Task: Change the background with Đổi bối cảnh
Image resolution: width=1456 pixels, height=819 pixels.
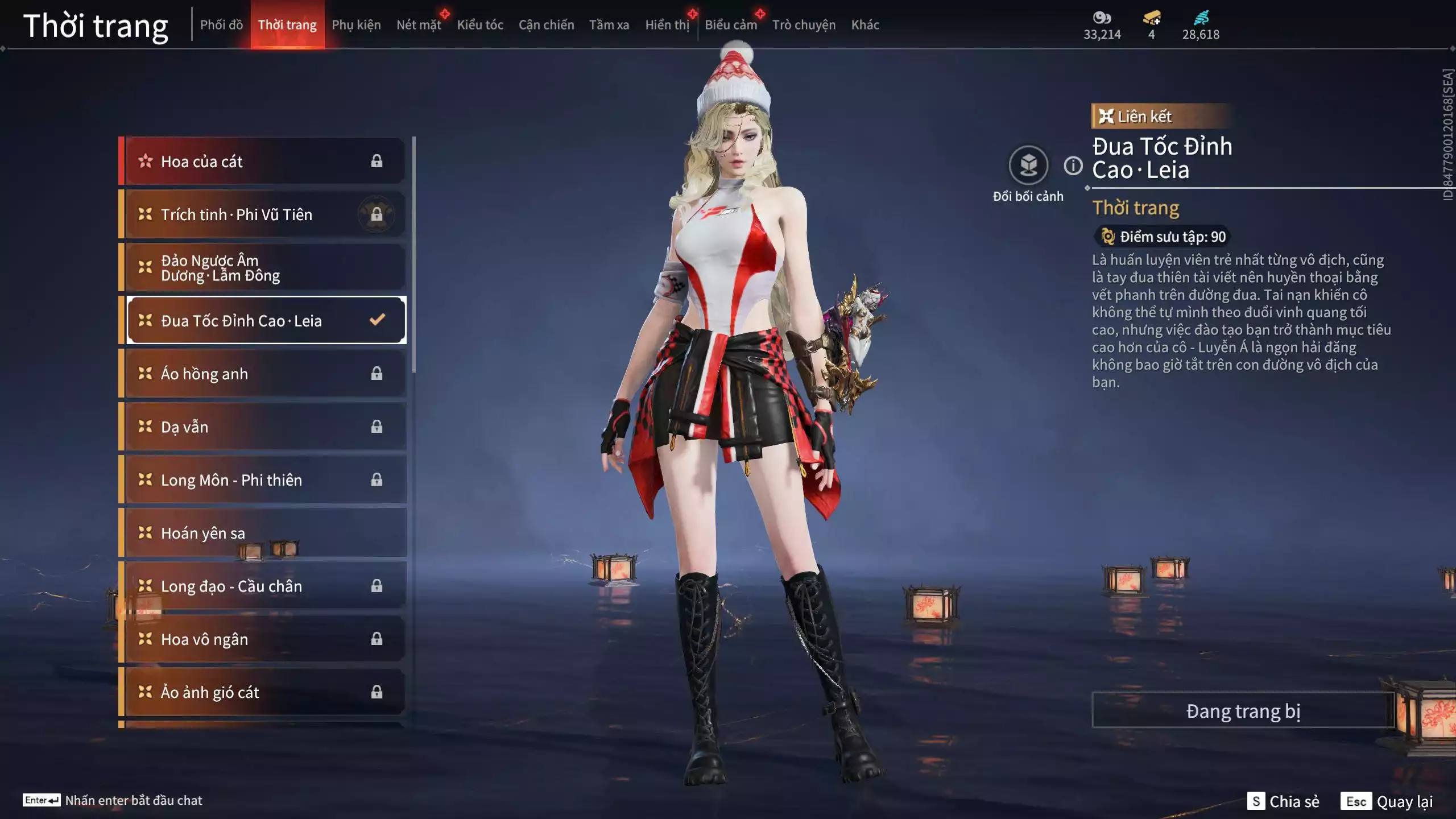Action: coord(1028,166)
